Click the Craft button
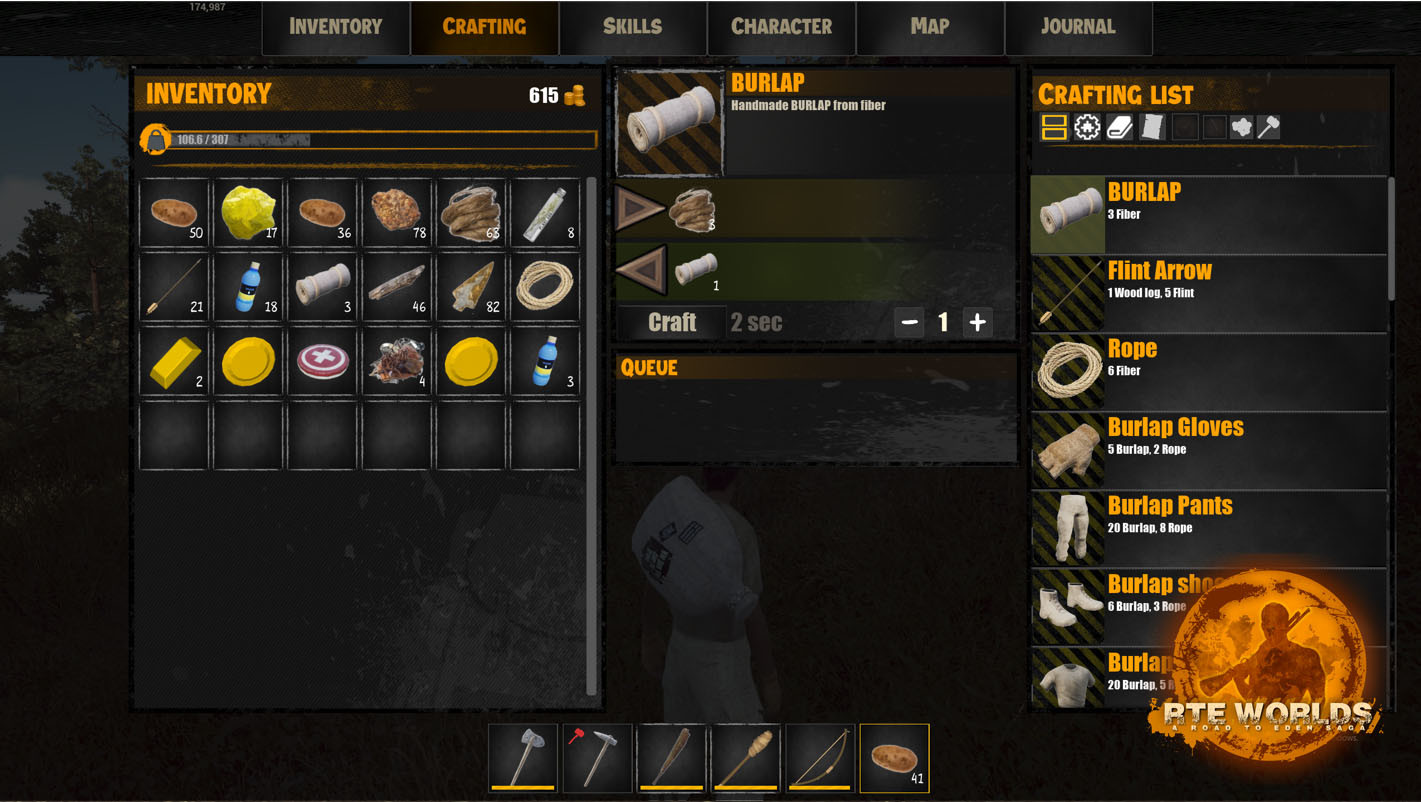The image size is (1421, 802). point(671,322)
